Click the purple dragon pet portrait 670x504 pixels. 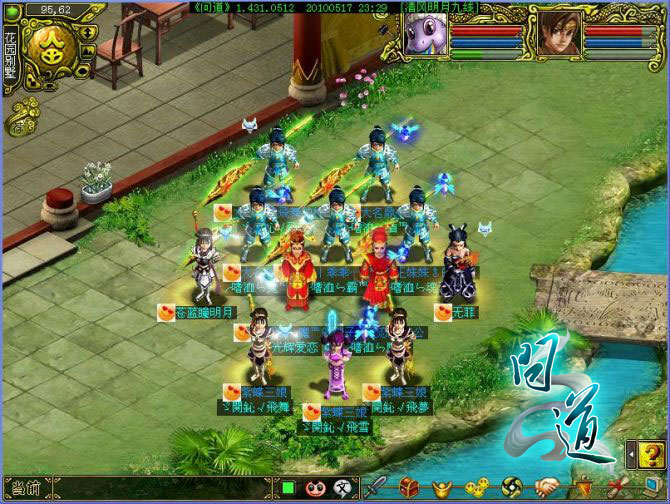[x=427, y=32]
